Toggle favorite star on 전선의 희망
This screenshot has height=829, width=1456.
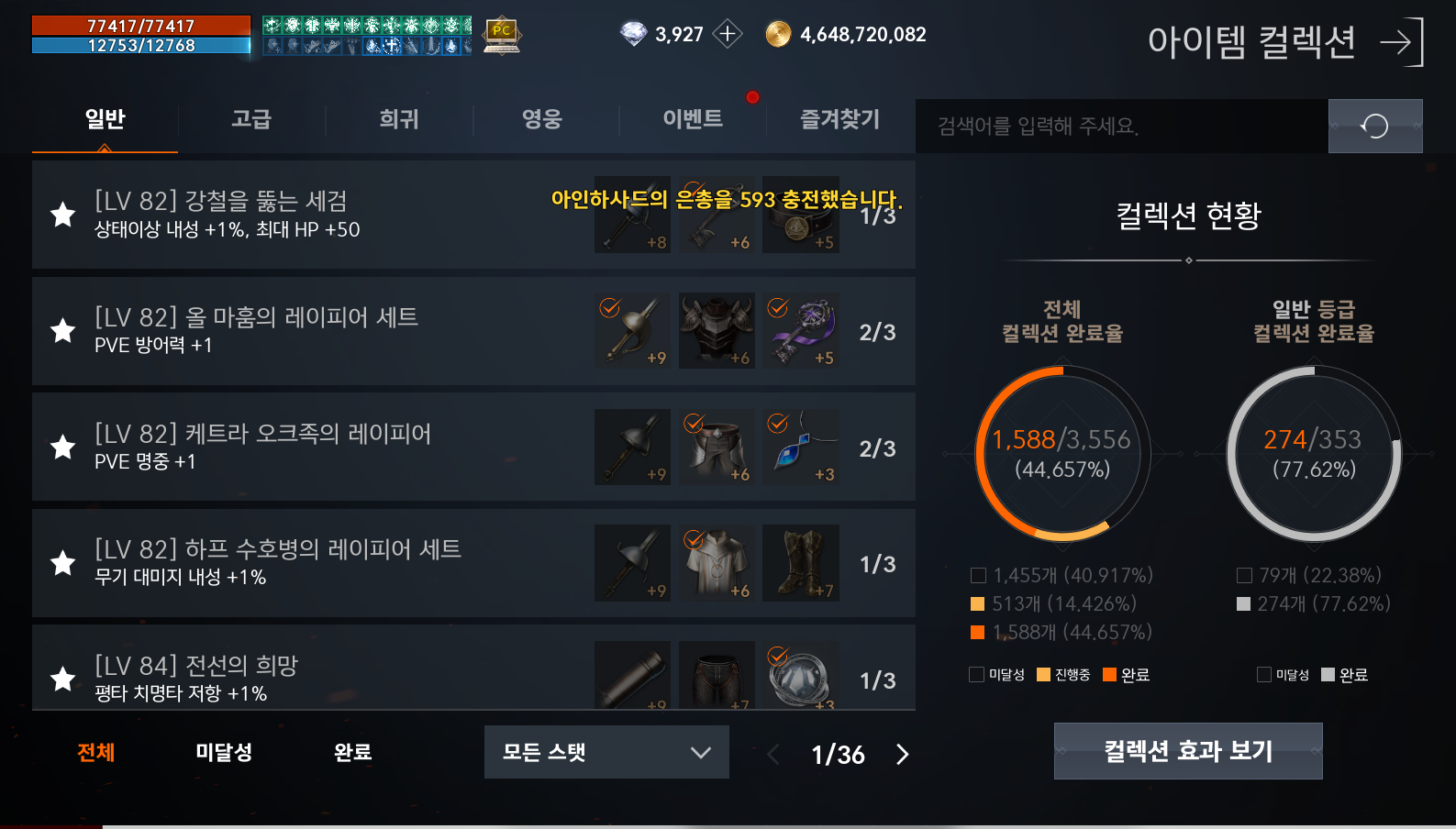[x=62, y=679]
